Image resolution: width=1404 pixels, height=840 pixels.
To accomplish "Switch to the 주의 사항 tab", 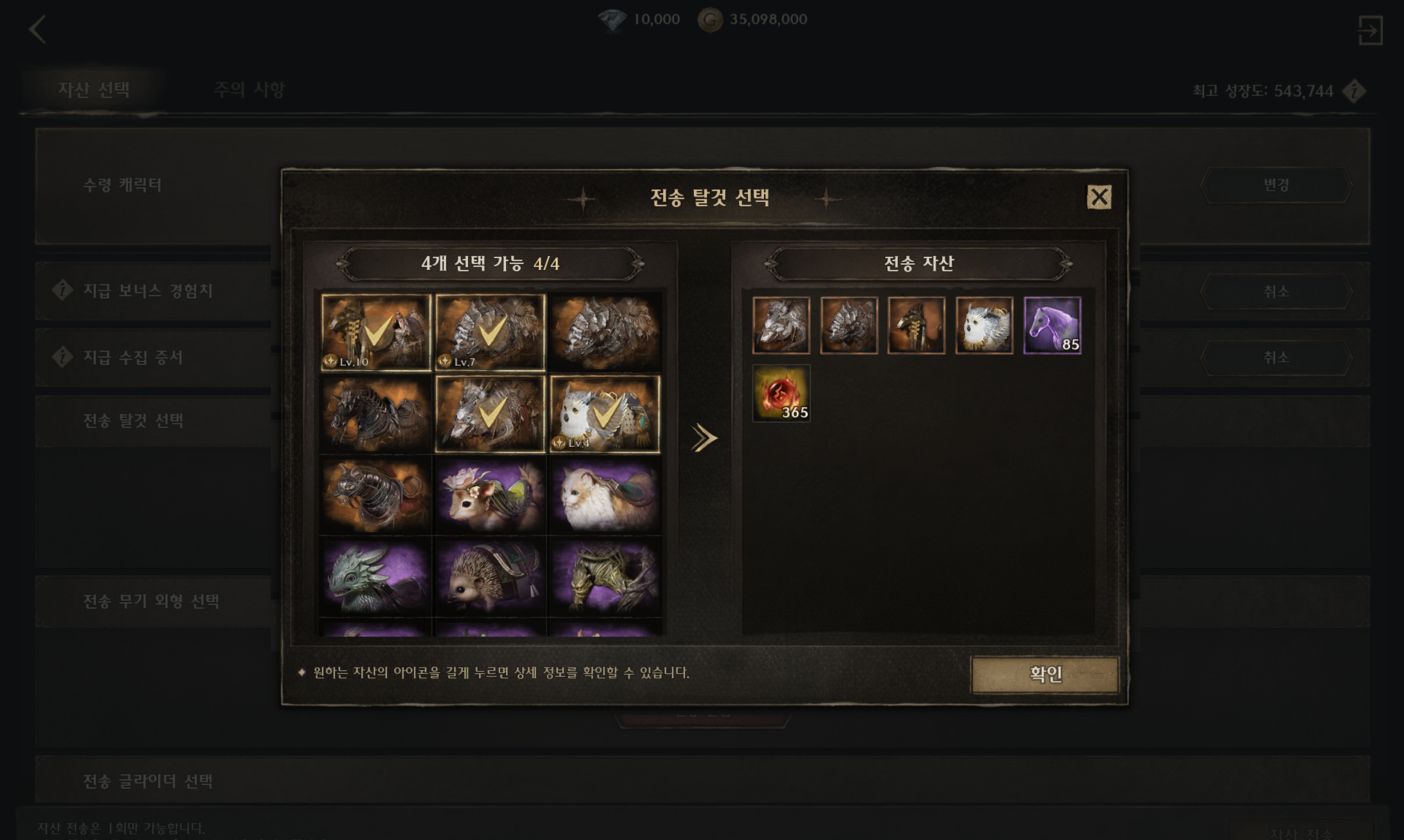I will point(249,90).
